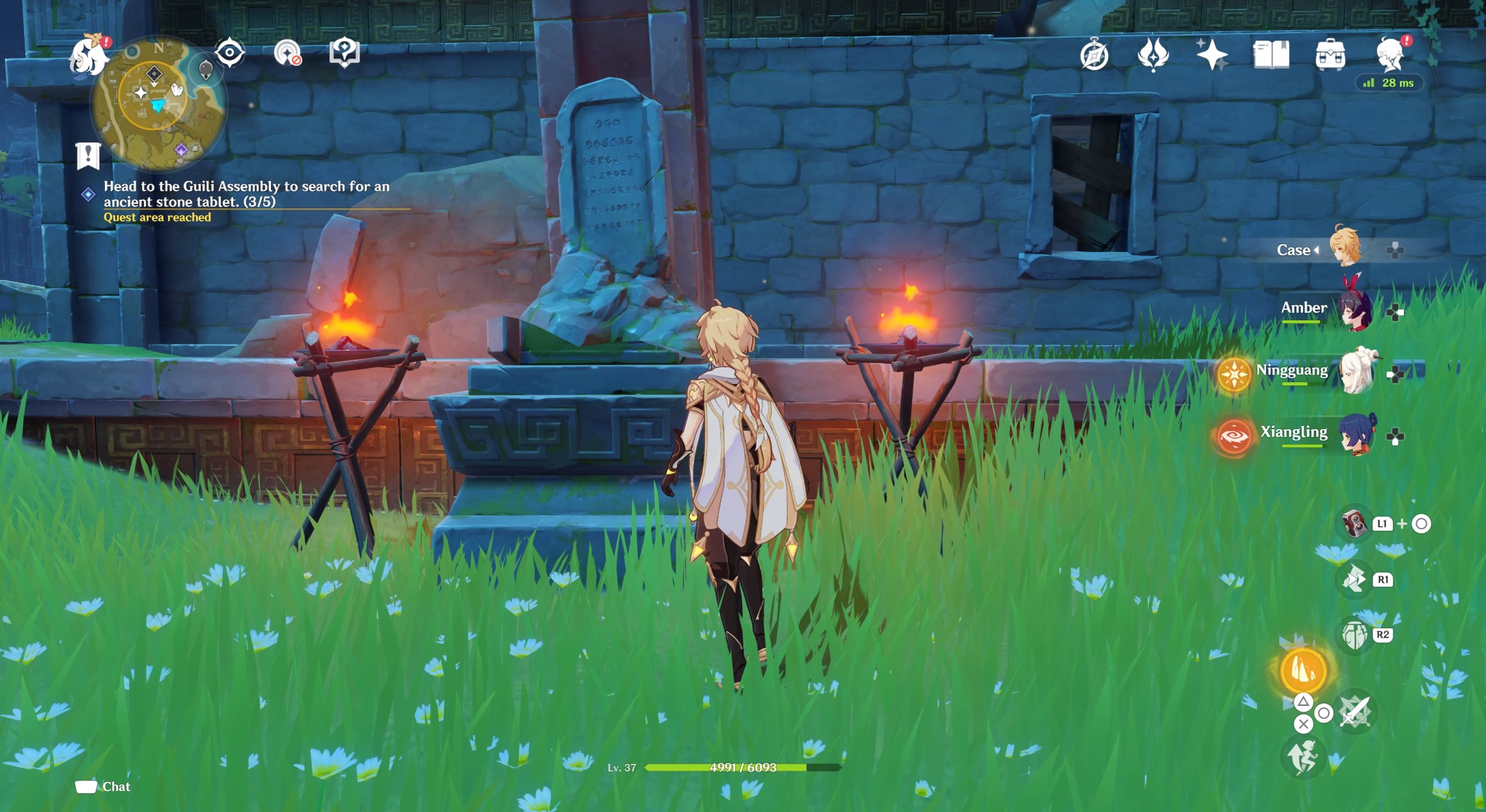Open the Events book icon
The width and height of the screenshot is (1486, 812).
point(1270,55)
